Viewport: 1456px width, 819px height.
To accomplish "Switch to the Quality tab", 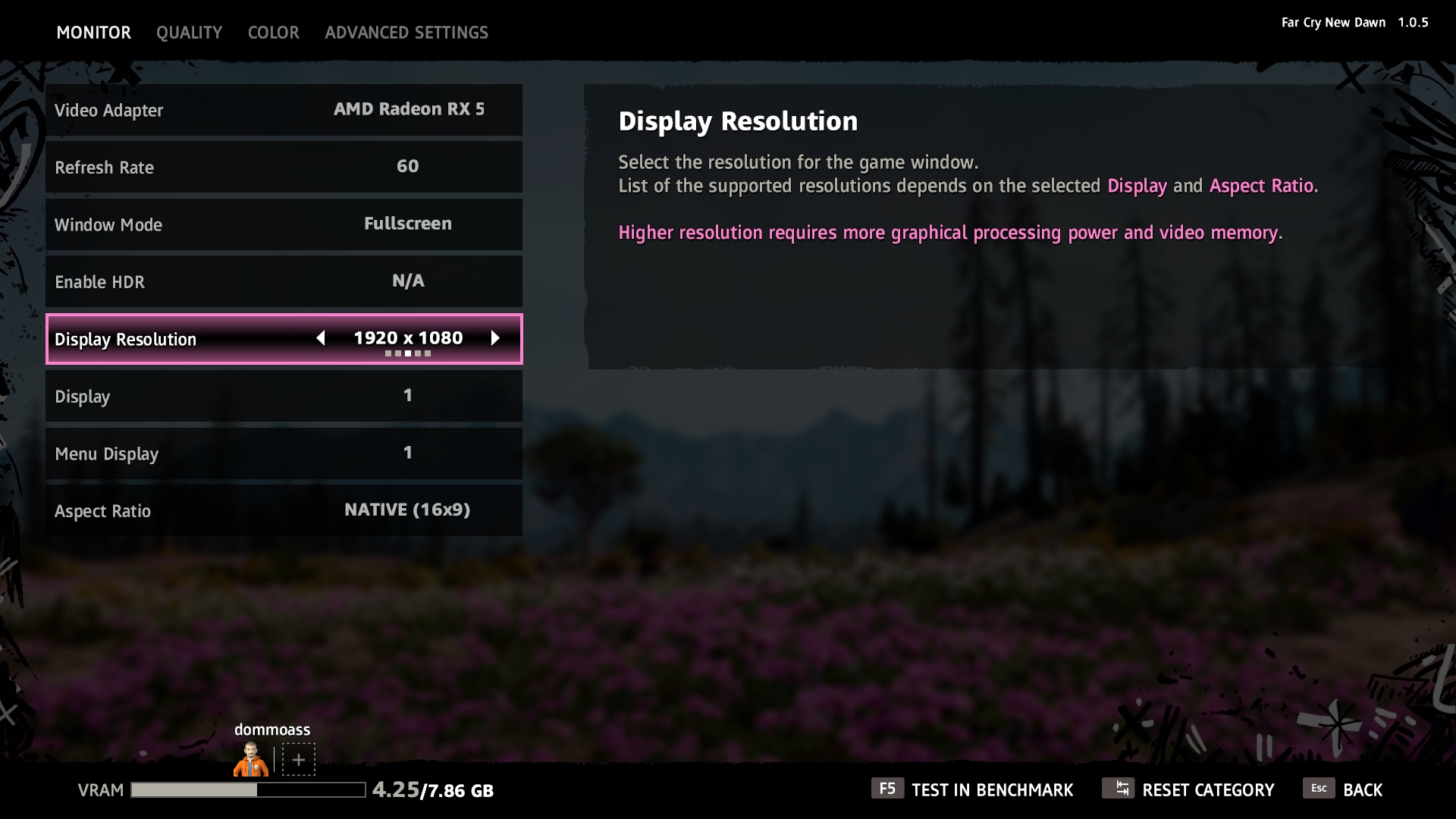I will [x=189, y=33].
